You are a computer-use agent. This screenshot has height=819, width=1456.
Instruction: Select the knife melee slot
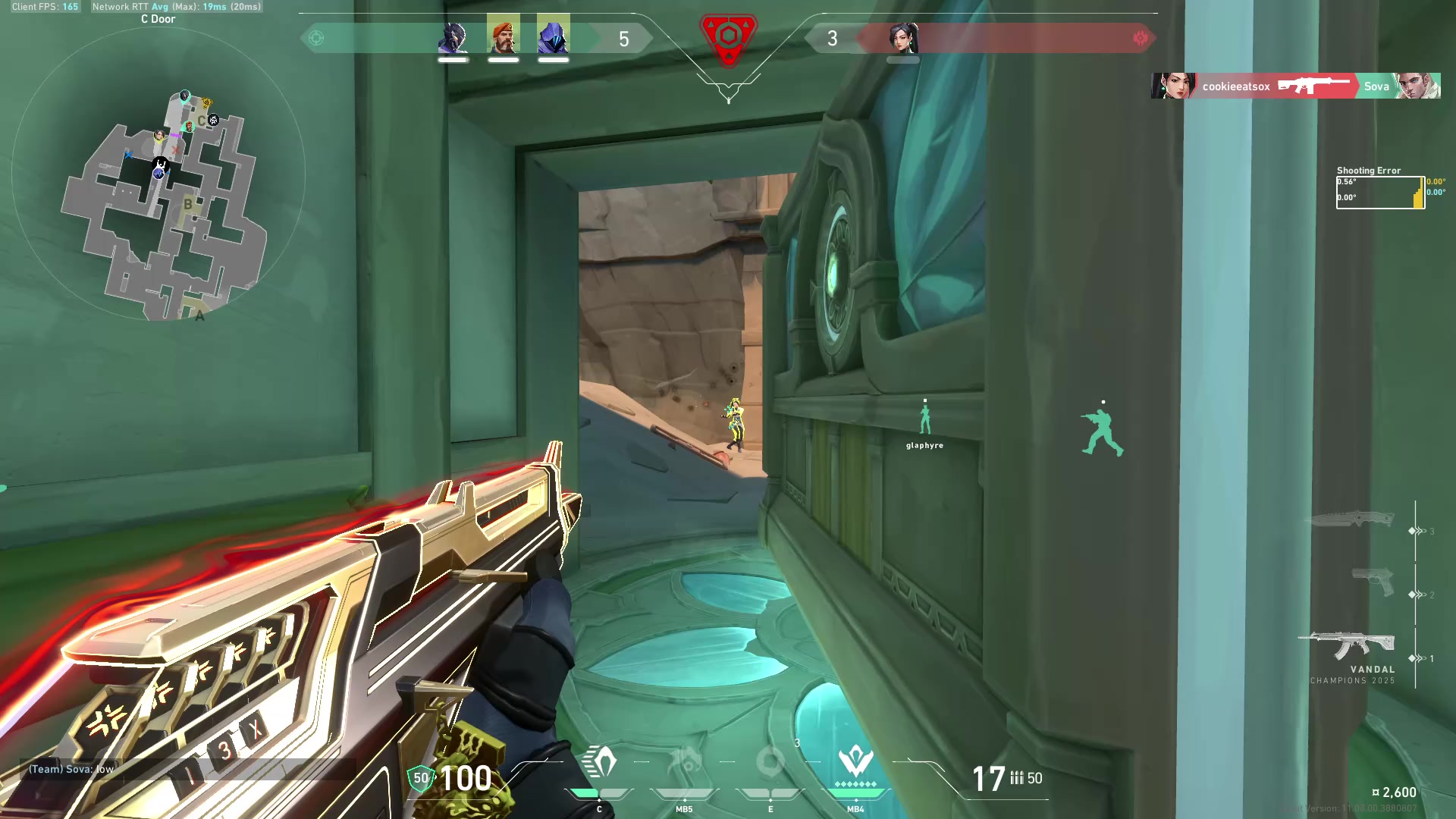click(x=1350, y=519)
